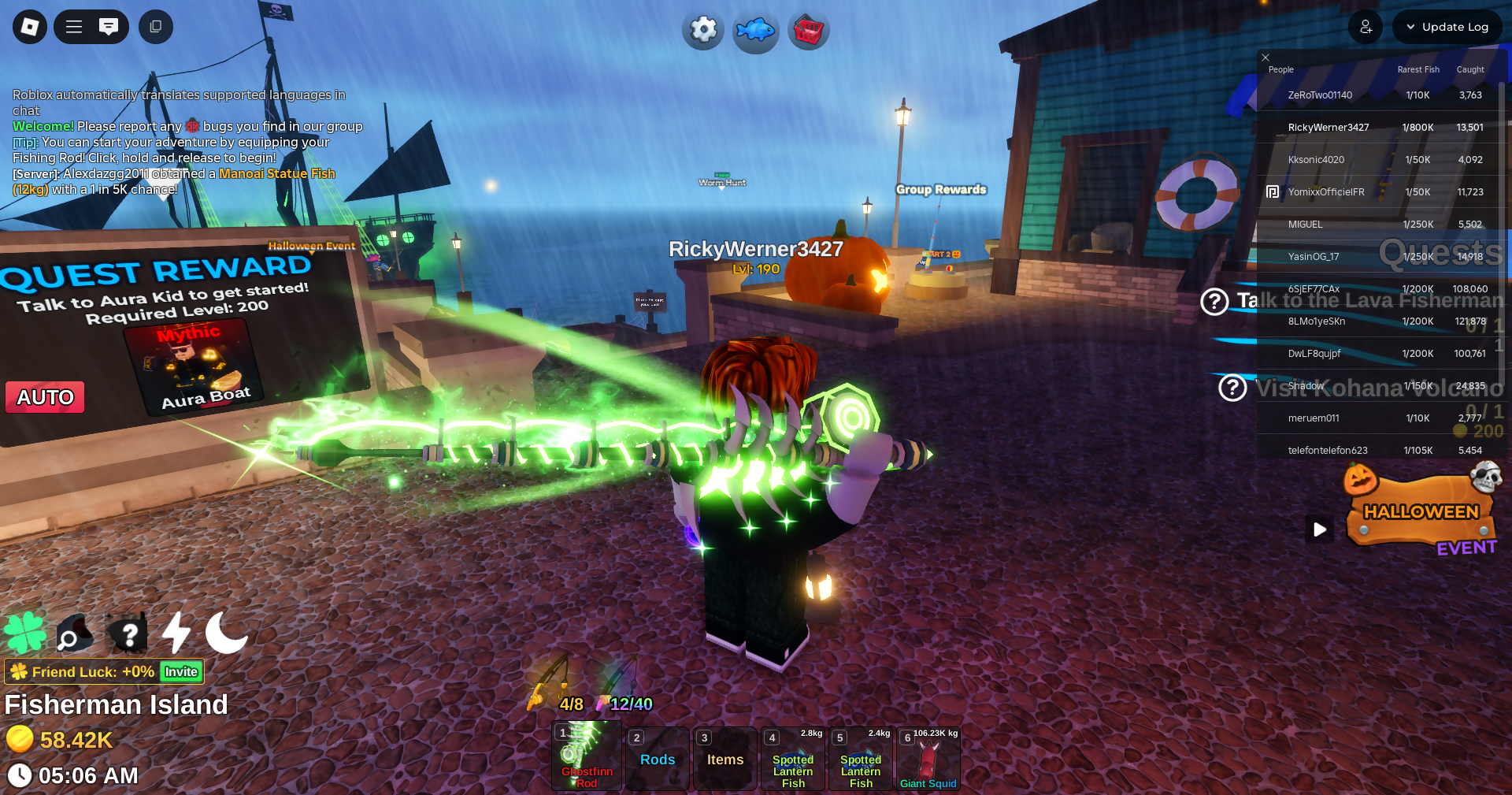Invite friends for Friend Luck

coord(181,672)
